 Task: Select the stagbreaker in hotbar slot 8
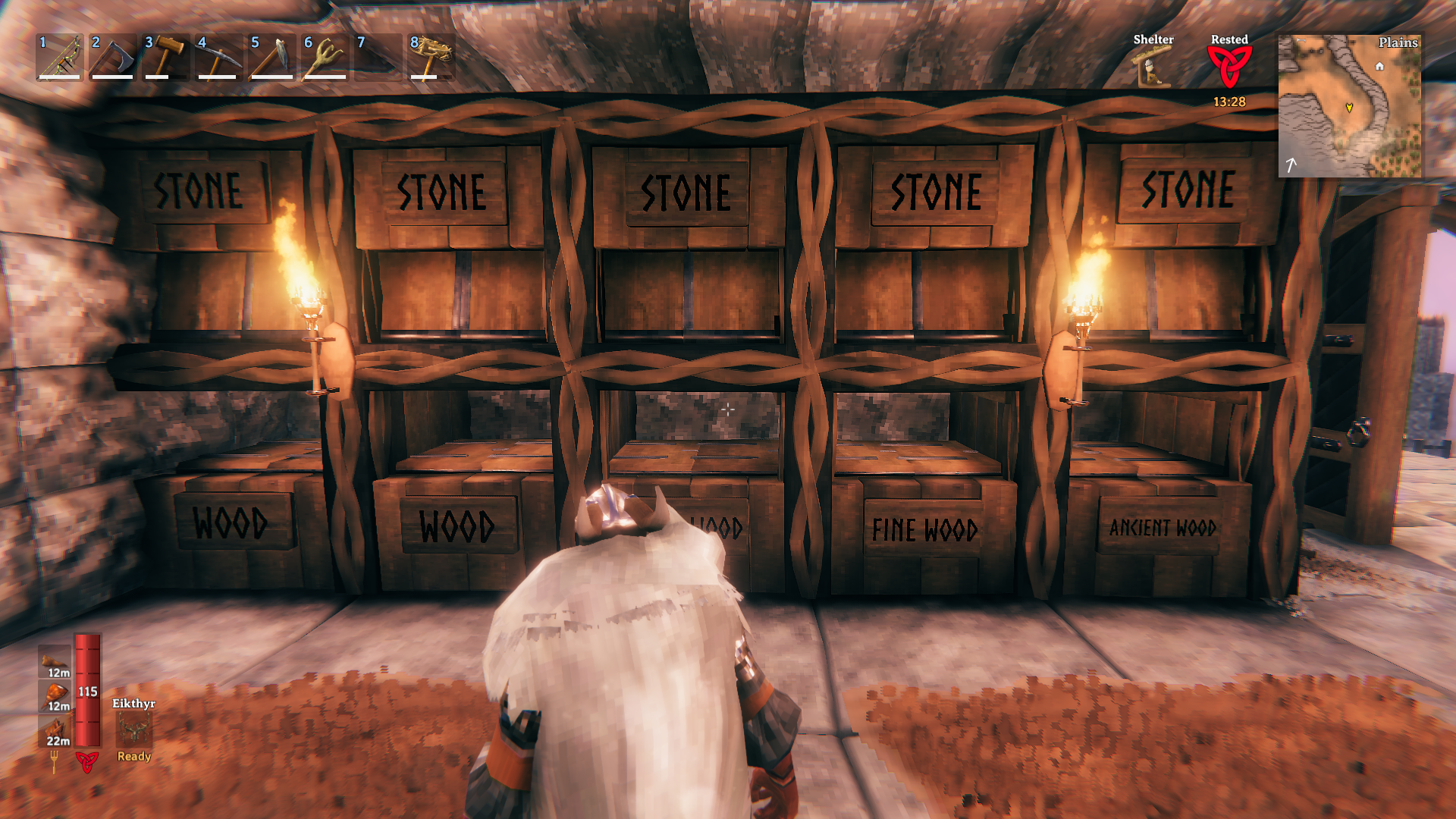coord(431,57)
